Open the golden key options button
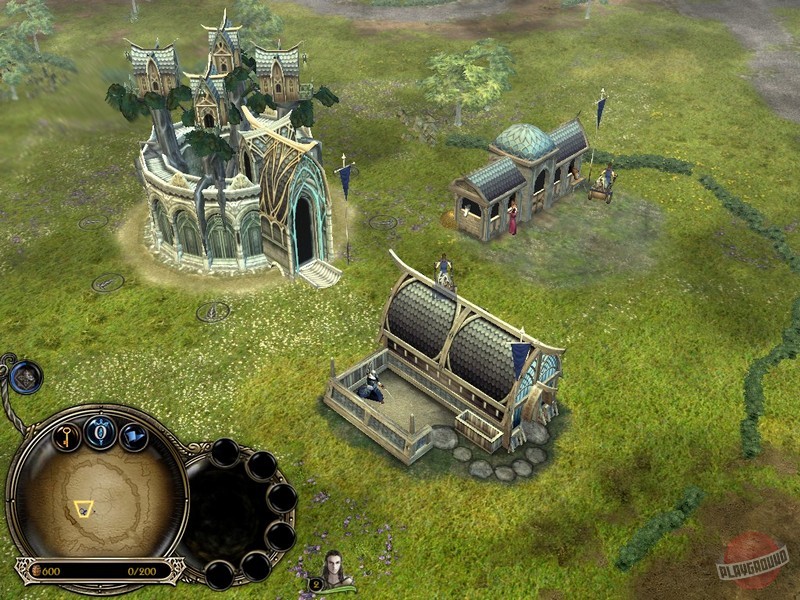The image size is (800, 600). pos(66,436)
